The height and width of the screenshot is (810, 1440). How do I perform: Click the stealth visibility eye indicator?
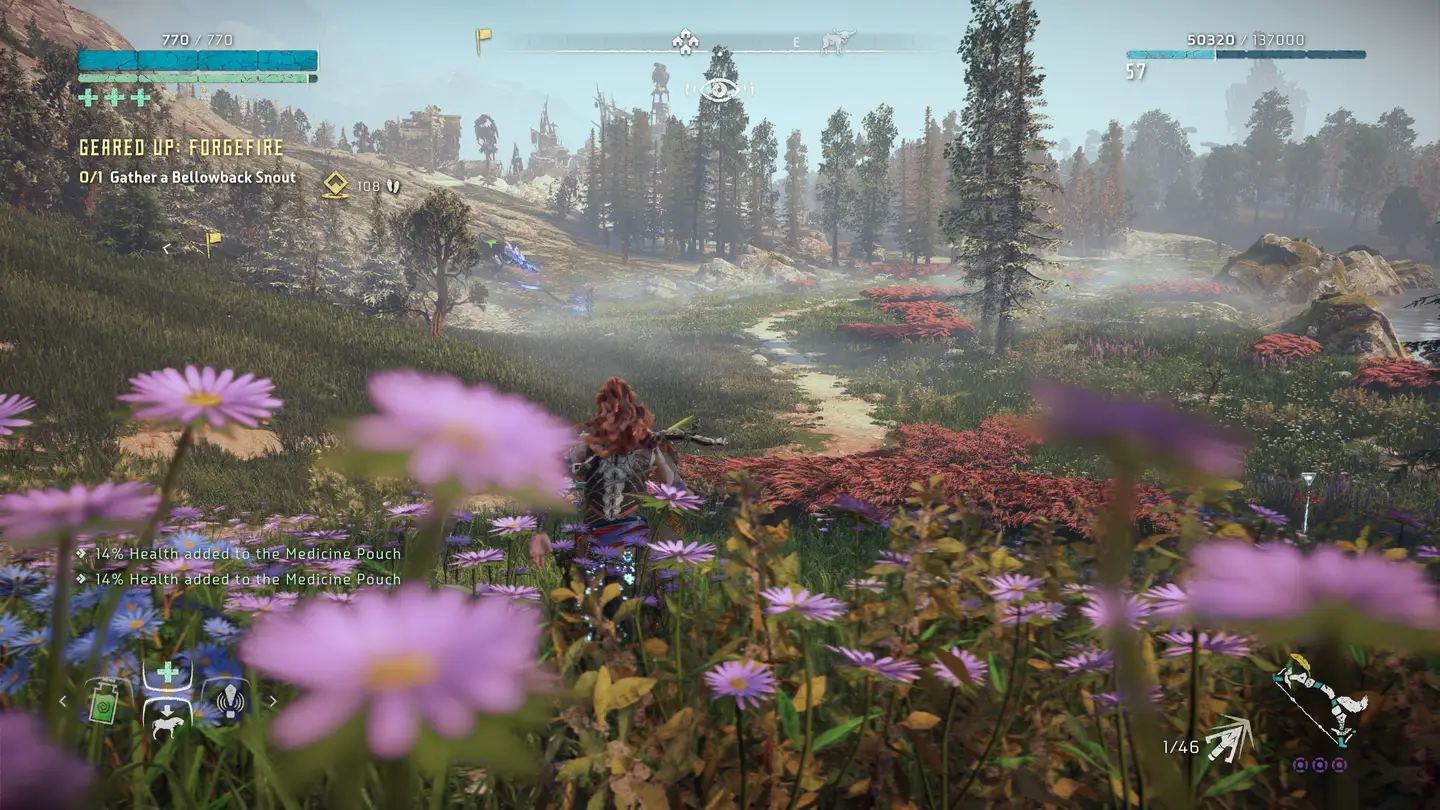click(x=719, y=90)
